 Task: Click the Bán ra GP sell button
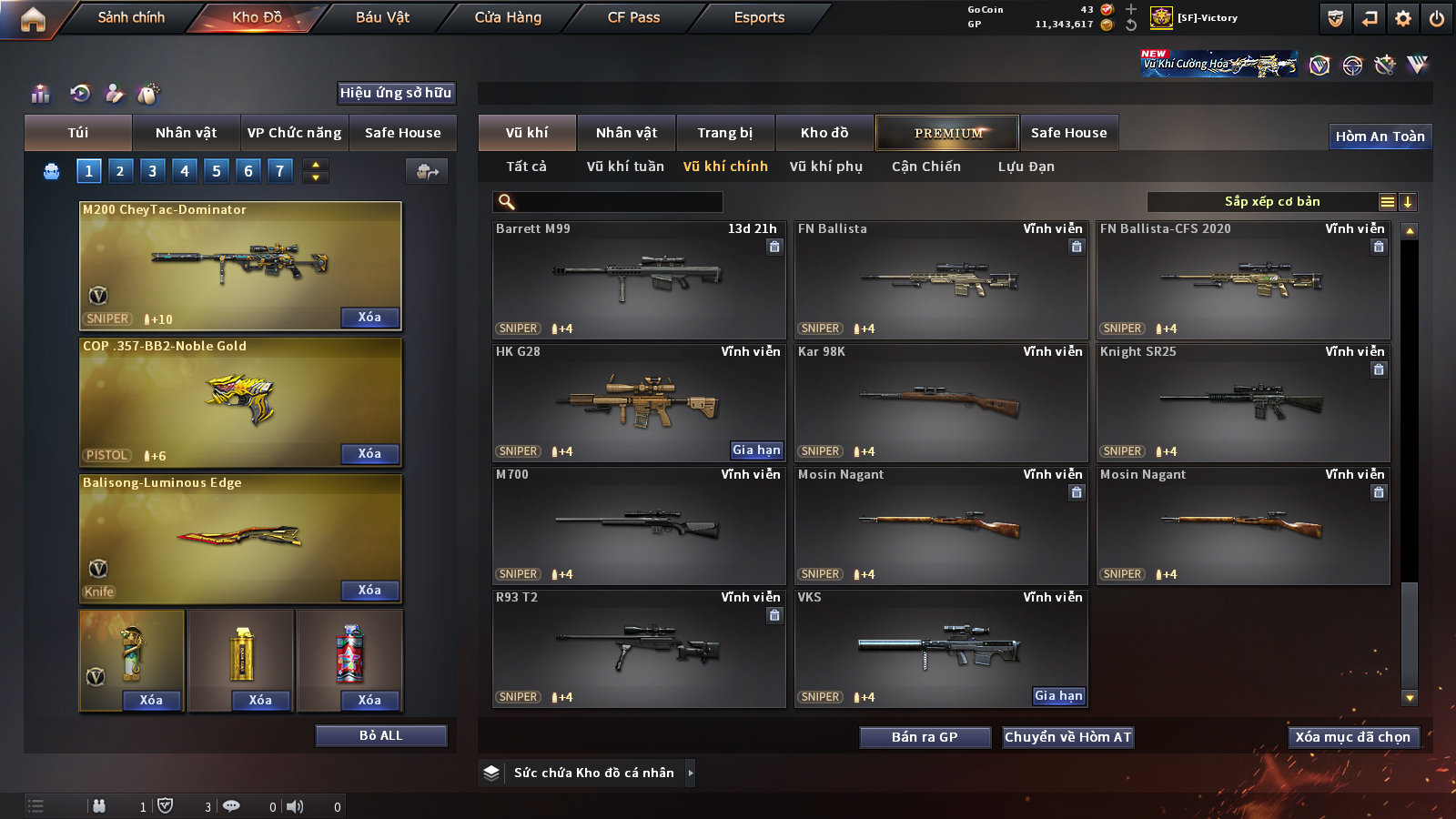coord(925,737)
